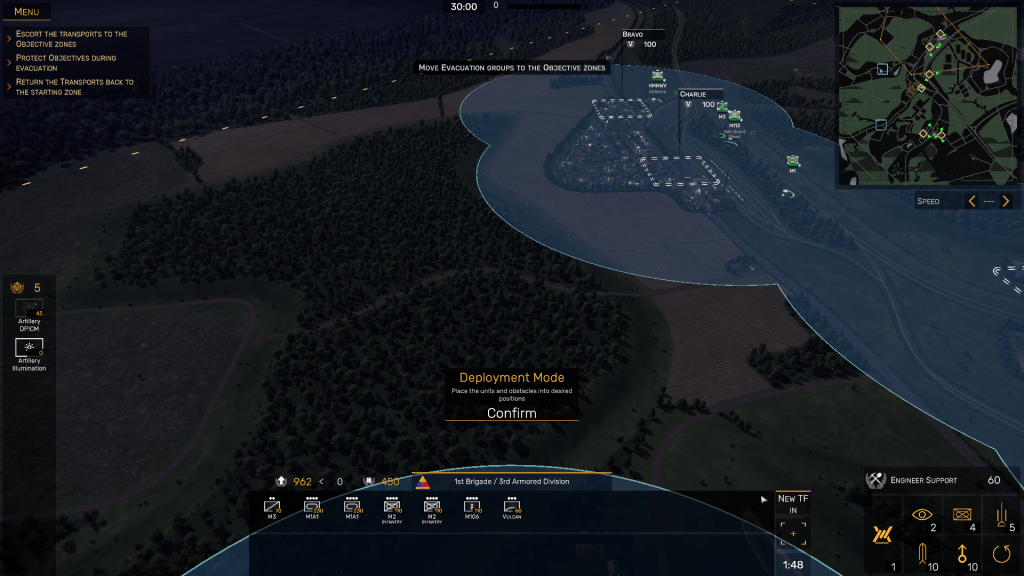Select Artillery DPICM support
Image resolution: width=1024 pixels, height=576 pixels.
coord(29,308)
